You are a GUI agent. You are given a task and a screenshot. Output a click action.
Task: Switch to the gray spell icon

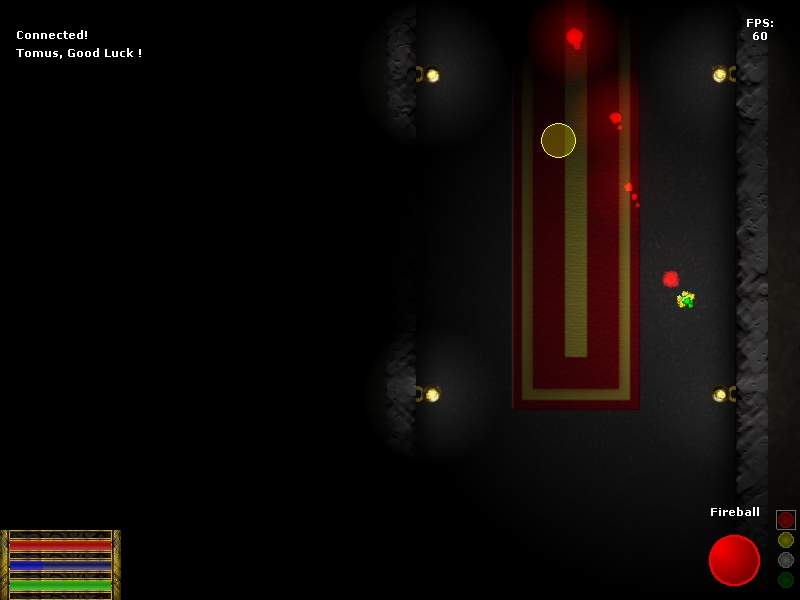point(786,560)
